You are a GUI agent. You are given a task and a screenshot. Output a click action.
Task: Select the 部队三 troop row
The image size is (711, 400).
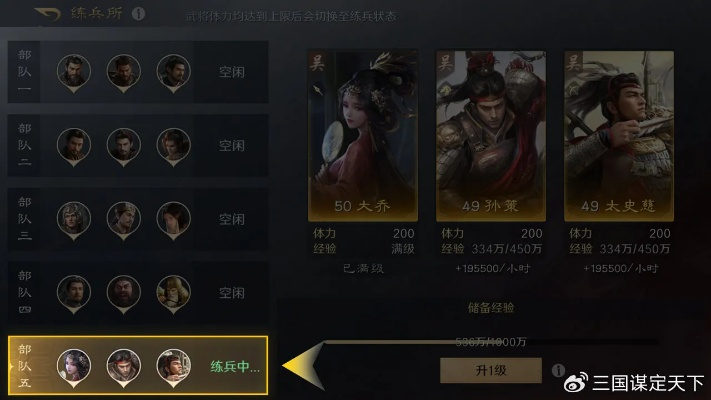coord(138,219)
